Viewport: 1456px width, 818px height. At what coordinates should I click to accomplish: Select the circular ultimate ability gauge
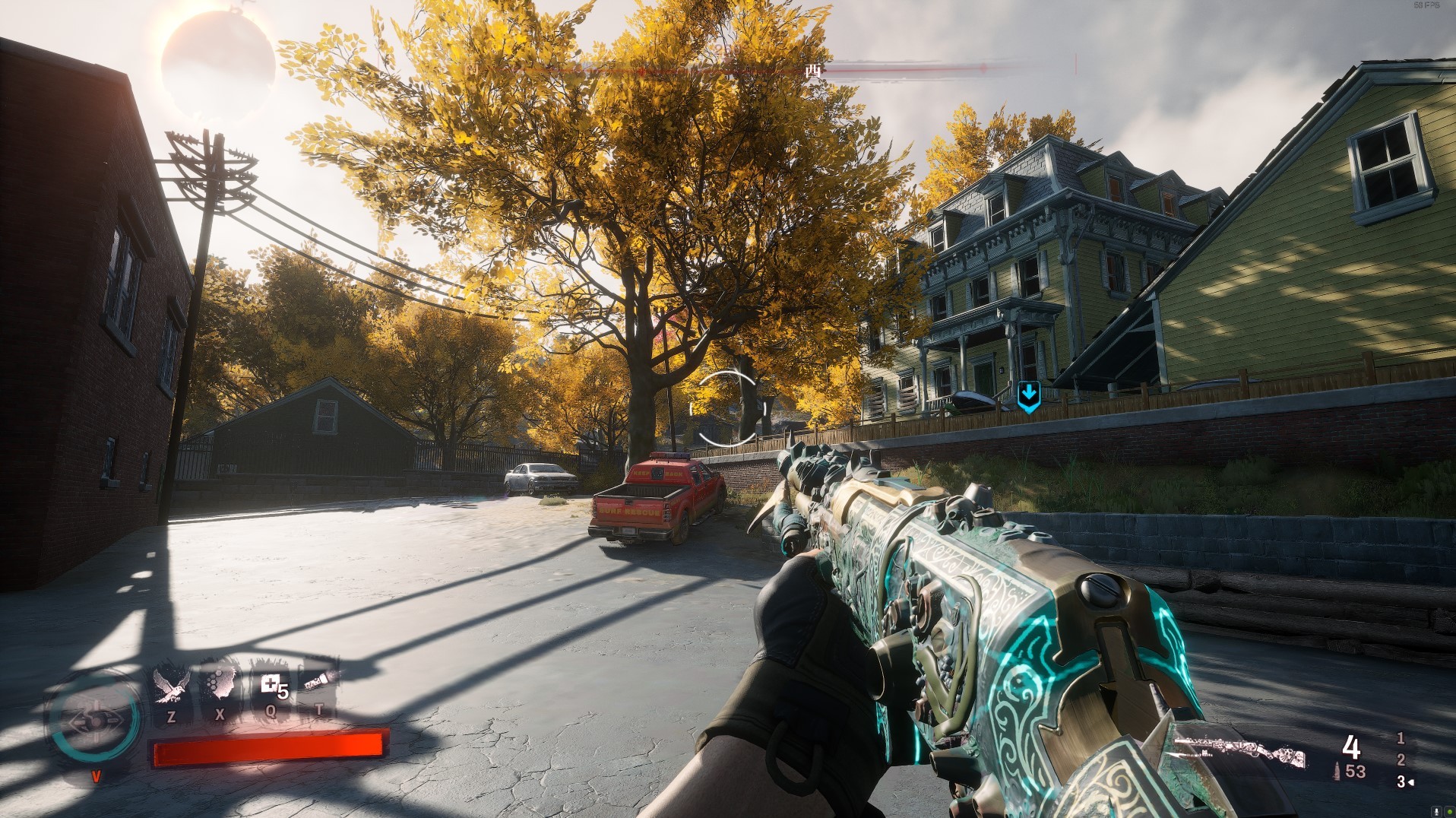pos(94,718)
